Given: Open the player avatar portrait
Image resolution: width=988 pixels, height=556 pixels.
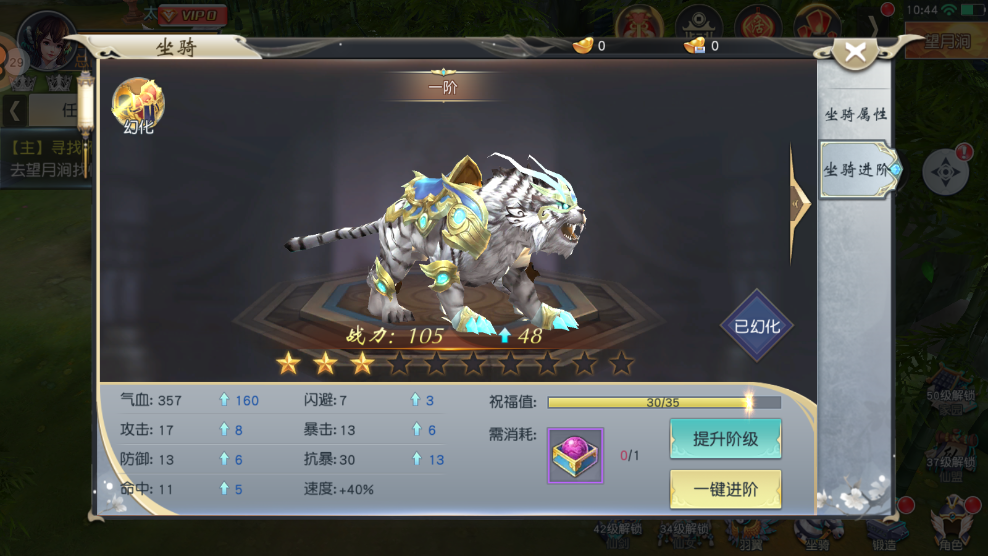Looking at the screenshot, I should (48, 40).
